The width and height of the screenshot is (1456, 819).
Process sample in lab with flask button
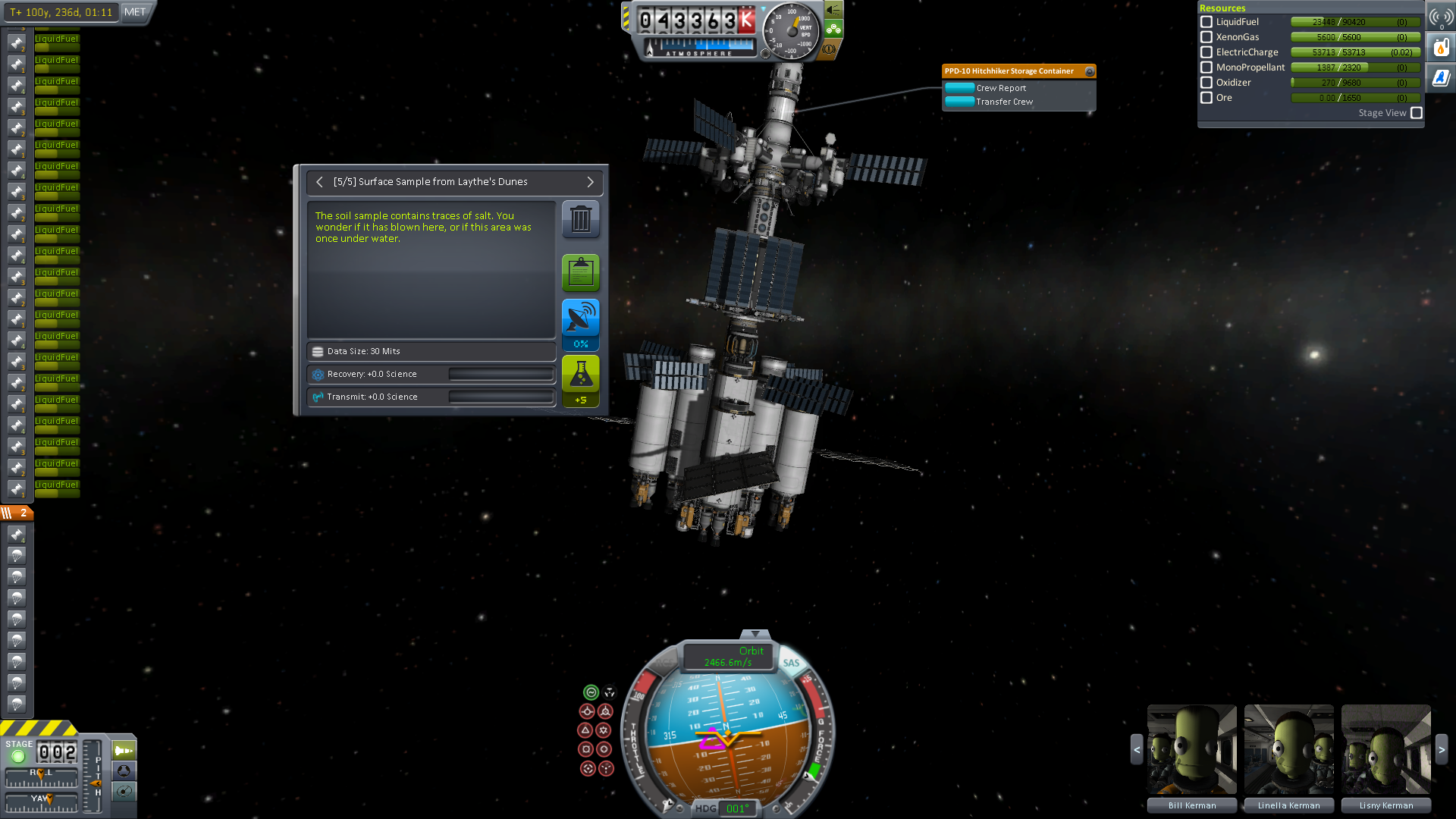(580, 375)
